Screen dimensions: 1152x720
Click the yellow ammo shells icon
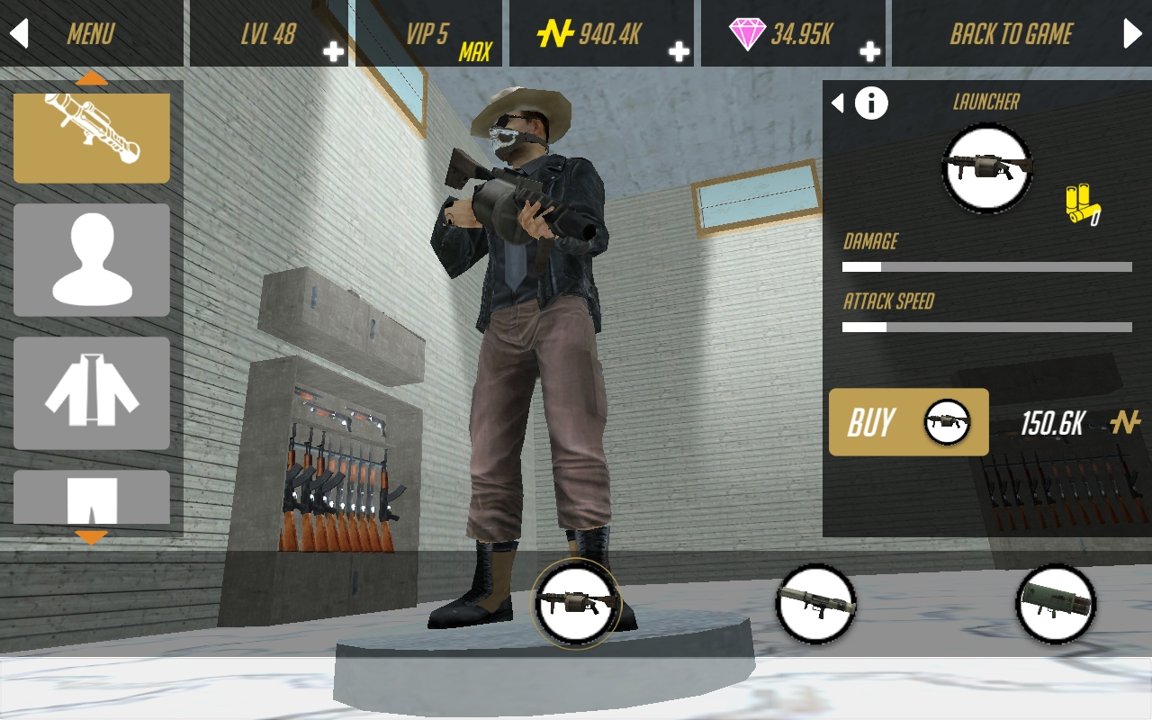pos(1081,203)
